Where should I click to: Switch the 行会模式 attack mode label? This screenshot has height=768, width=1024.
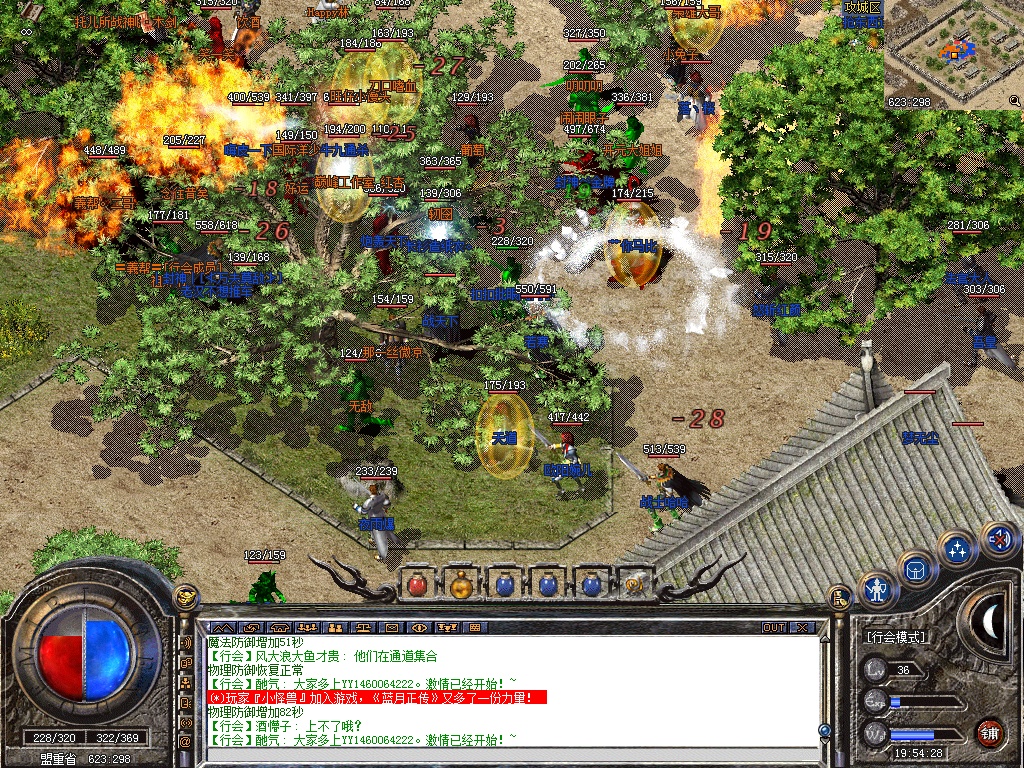coord(896,637)
